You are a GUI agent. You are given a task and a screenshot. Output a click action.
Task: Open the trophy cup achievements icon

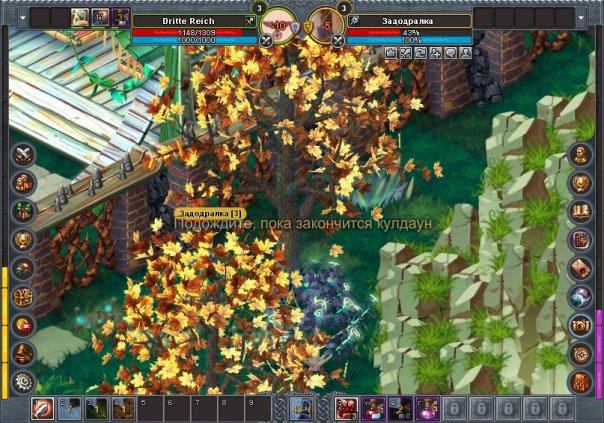point(23,240)
